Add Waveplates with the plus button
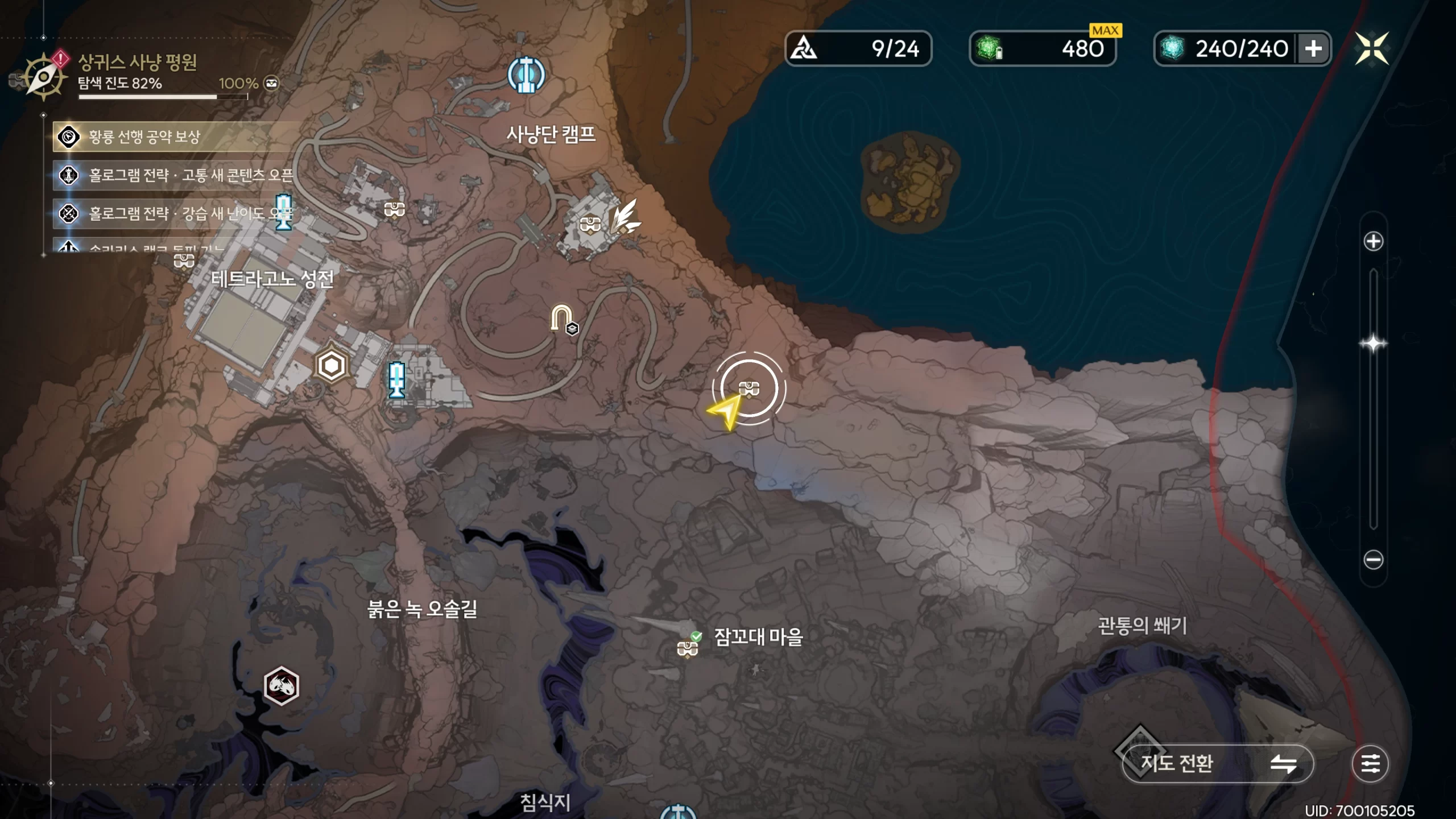Image resolution: width=1456 pixels, height=819 pixels. point(1313,49)
